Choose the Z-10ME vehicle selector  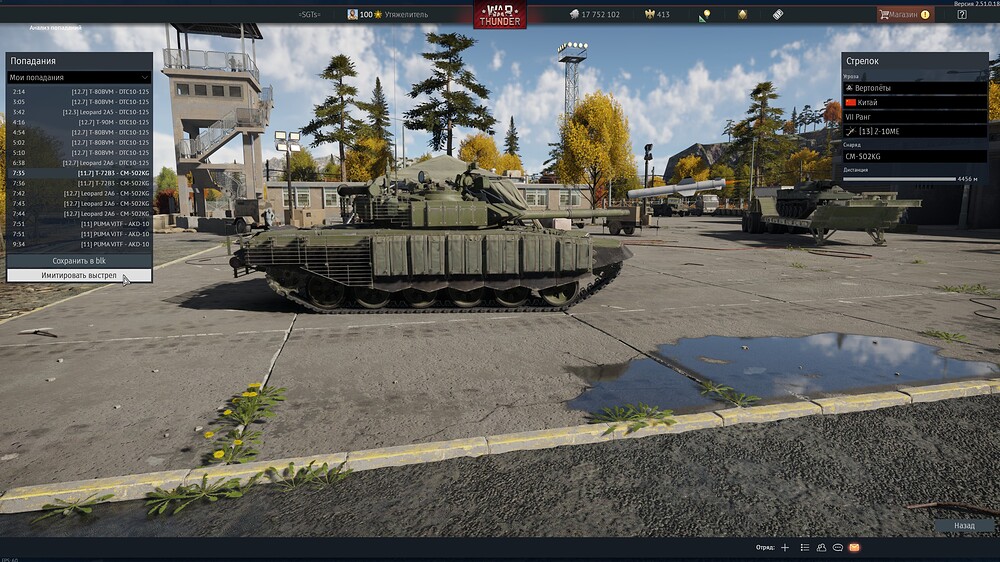(x=915, y=131)
